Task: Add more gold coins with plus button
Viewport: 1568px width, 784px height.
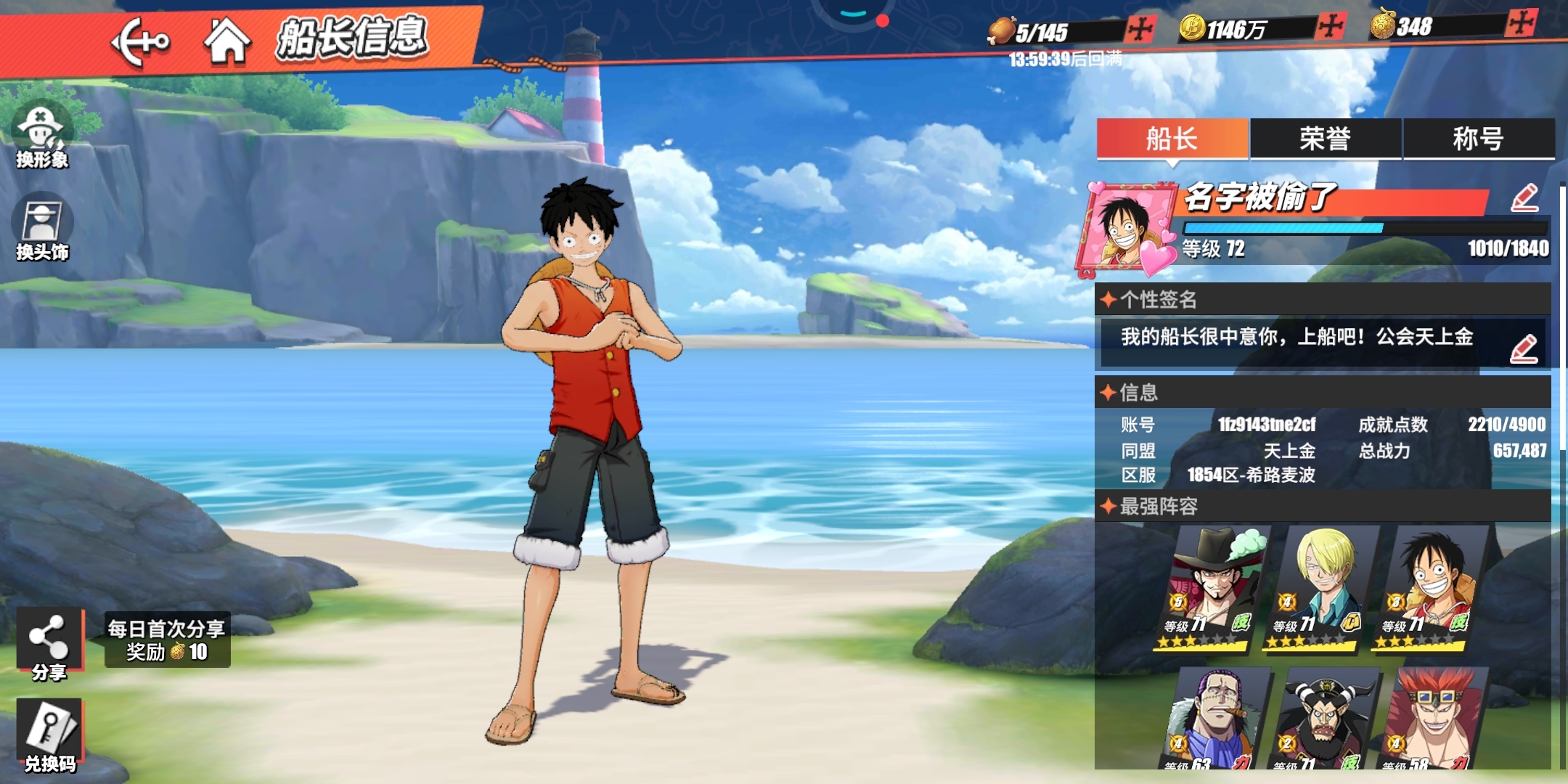Action: pos(1331,28)
